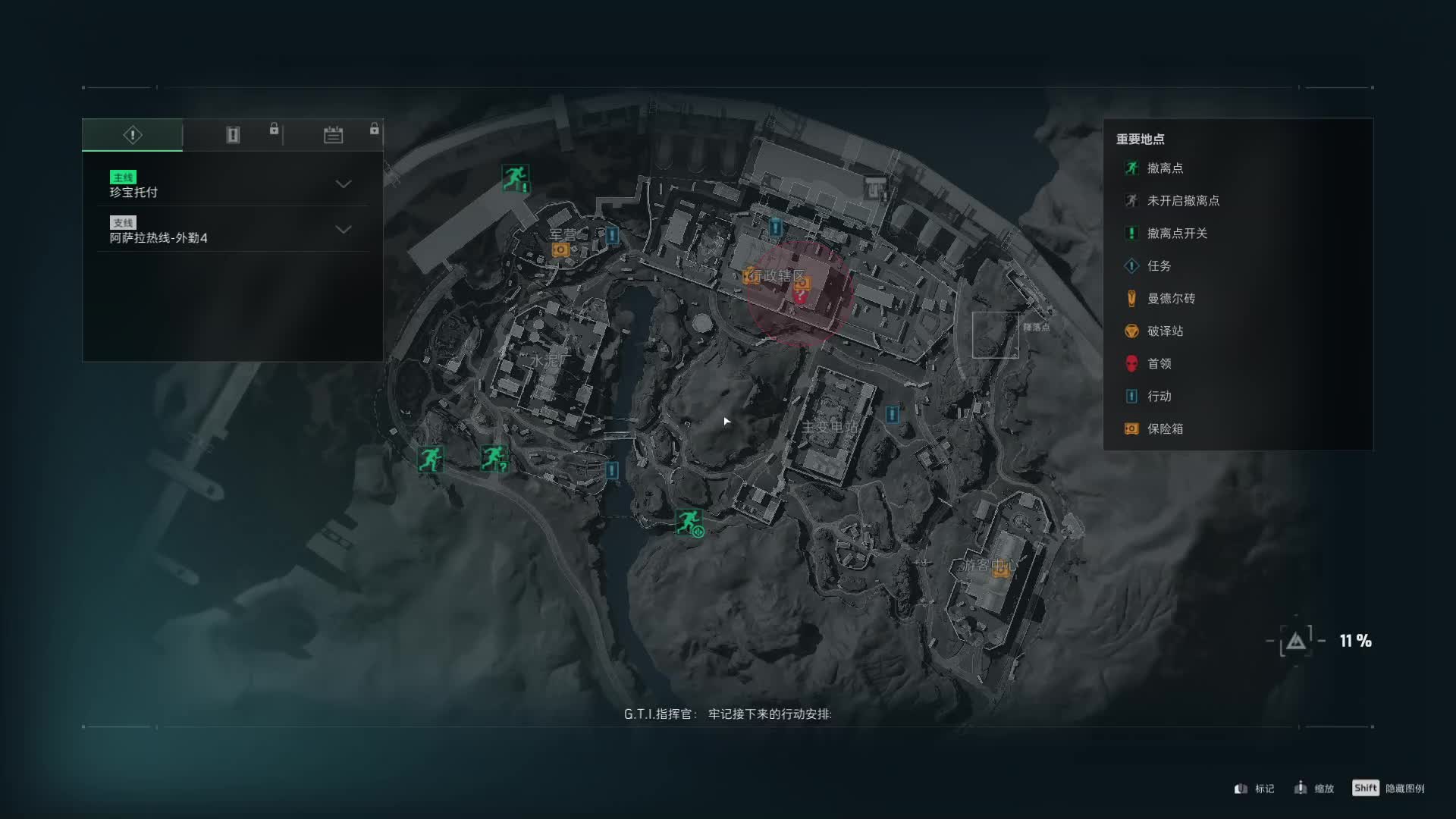Expand the 阿萨拉热线-外勤4 side quest
Image resolution: width=1456 pixels, height=819 pixels.
[343, 230]
